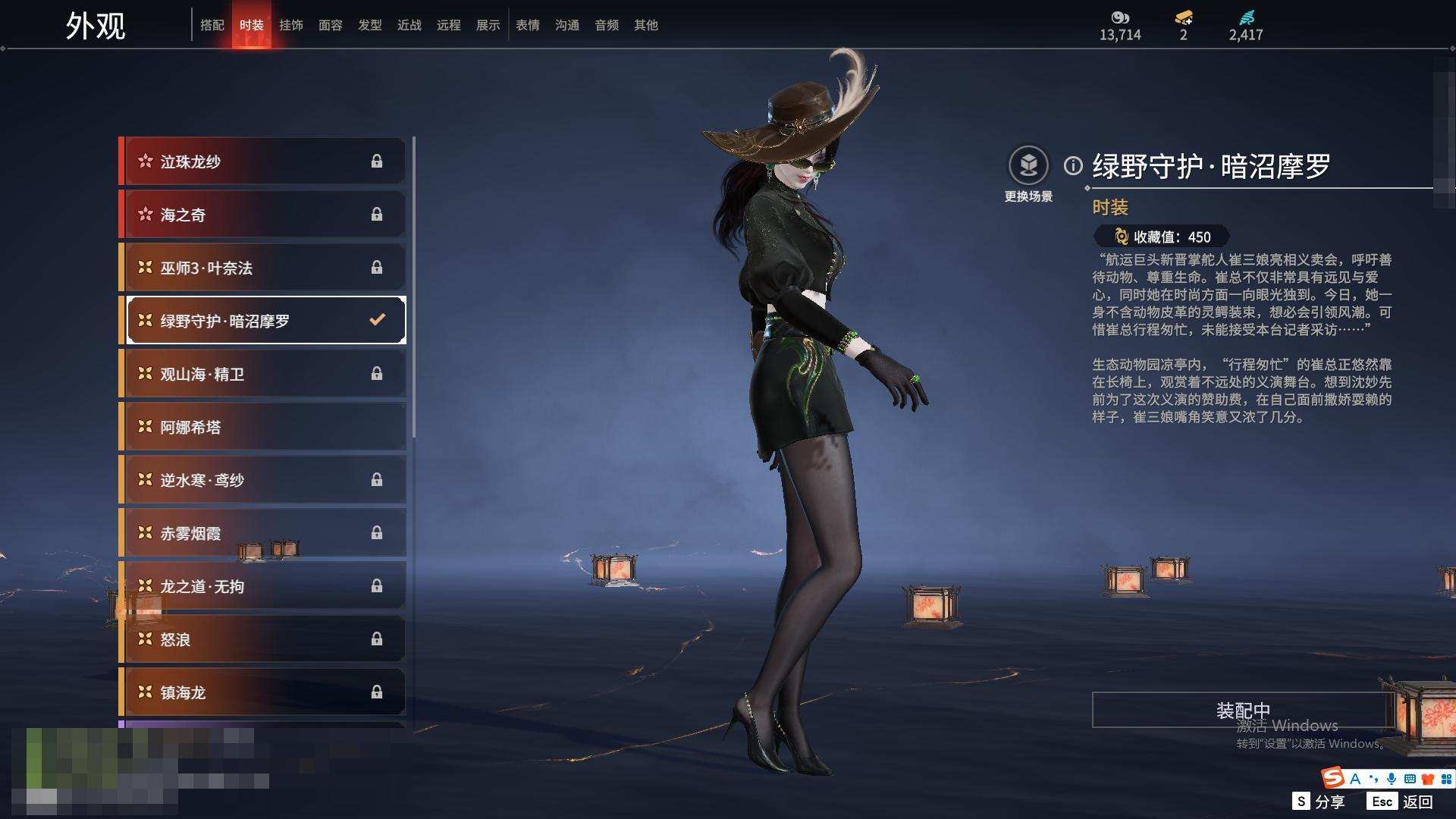Open the info icon beside outfit title

(x=1073, y=165)
